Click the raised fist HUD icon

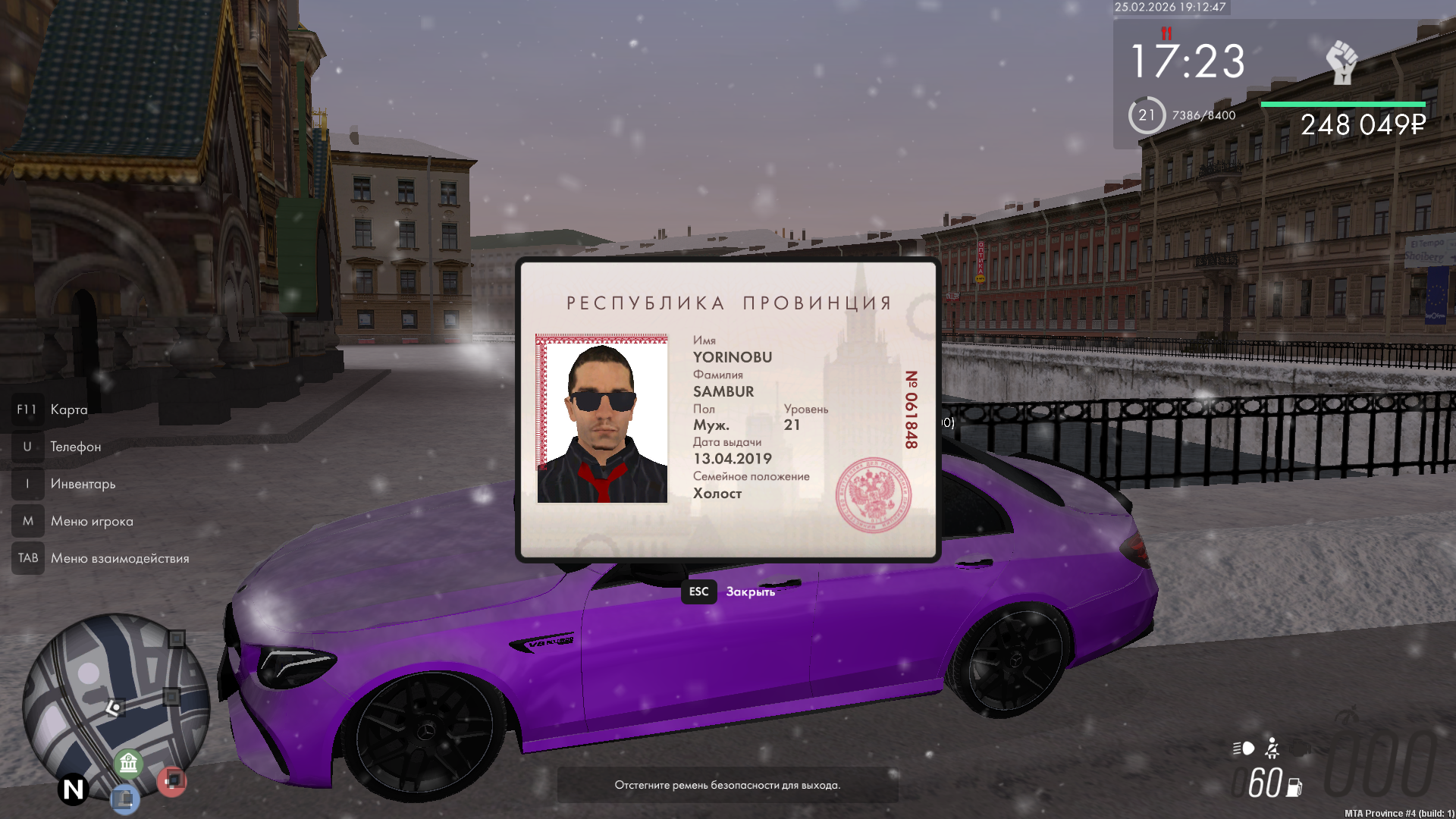pos(1341,62)
